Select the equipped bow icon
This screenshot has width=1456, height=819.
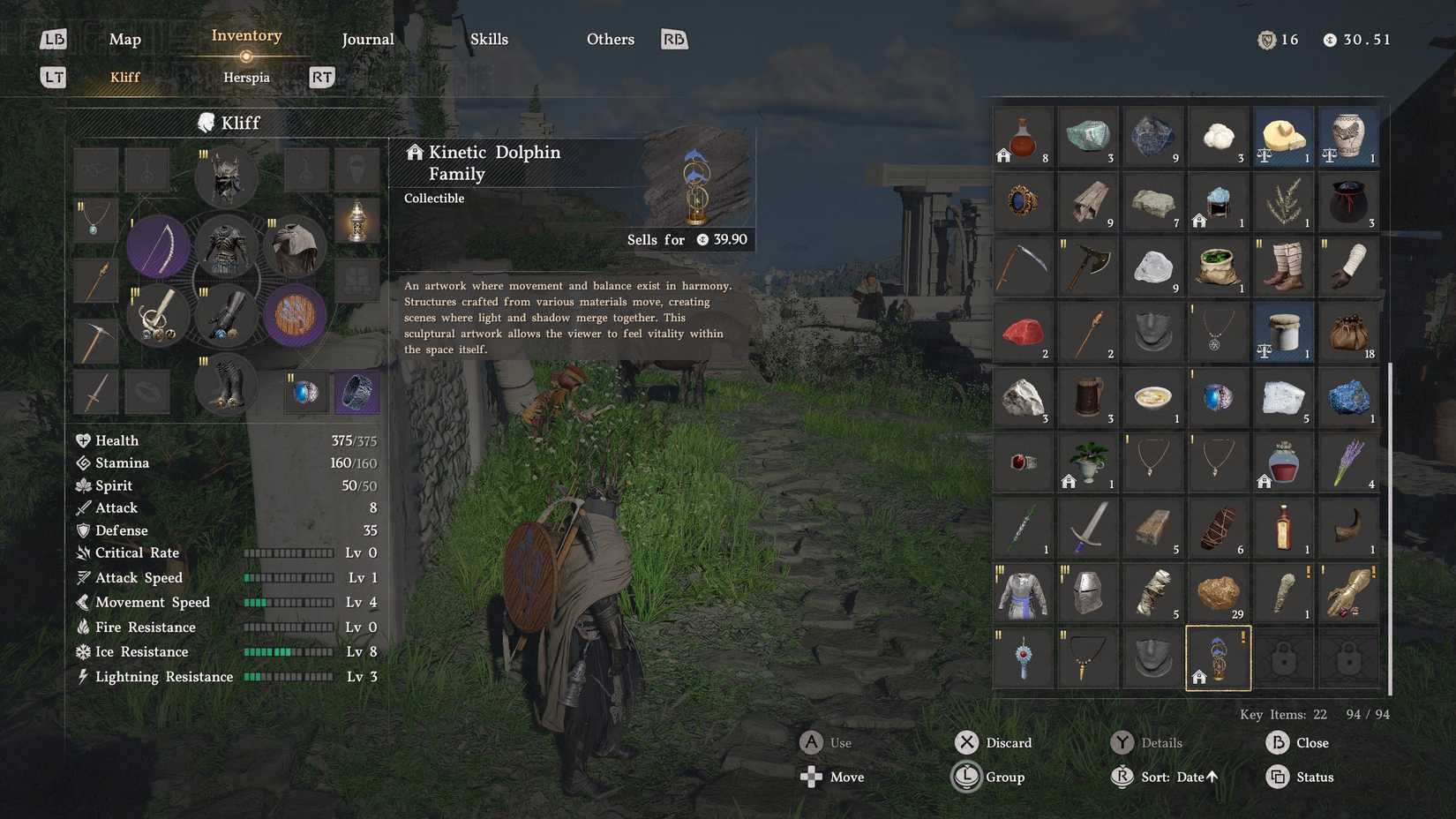[158, 246]
